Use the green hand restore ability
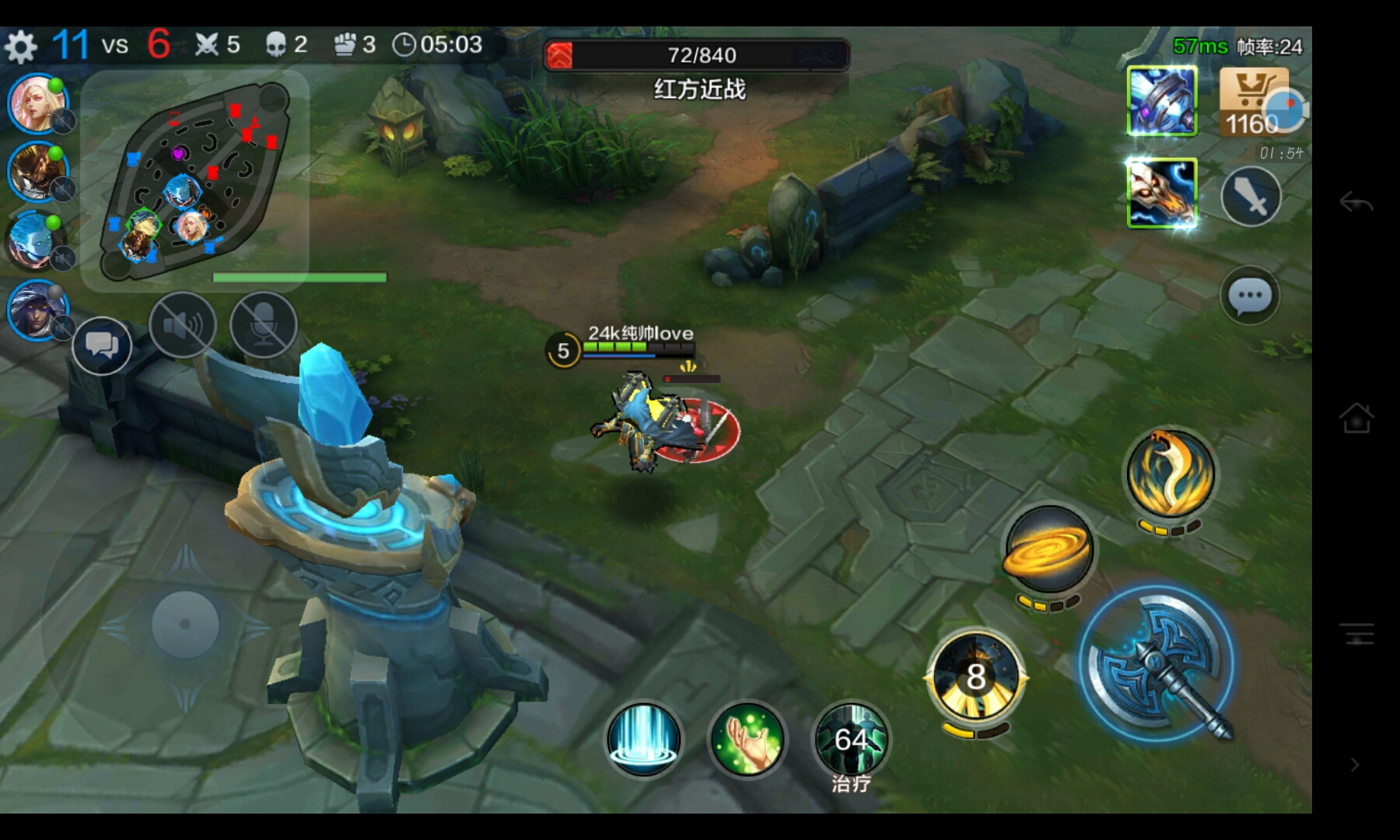This screenshot has width=1400, height=840. (747, 739)
